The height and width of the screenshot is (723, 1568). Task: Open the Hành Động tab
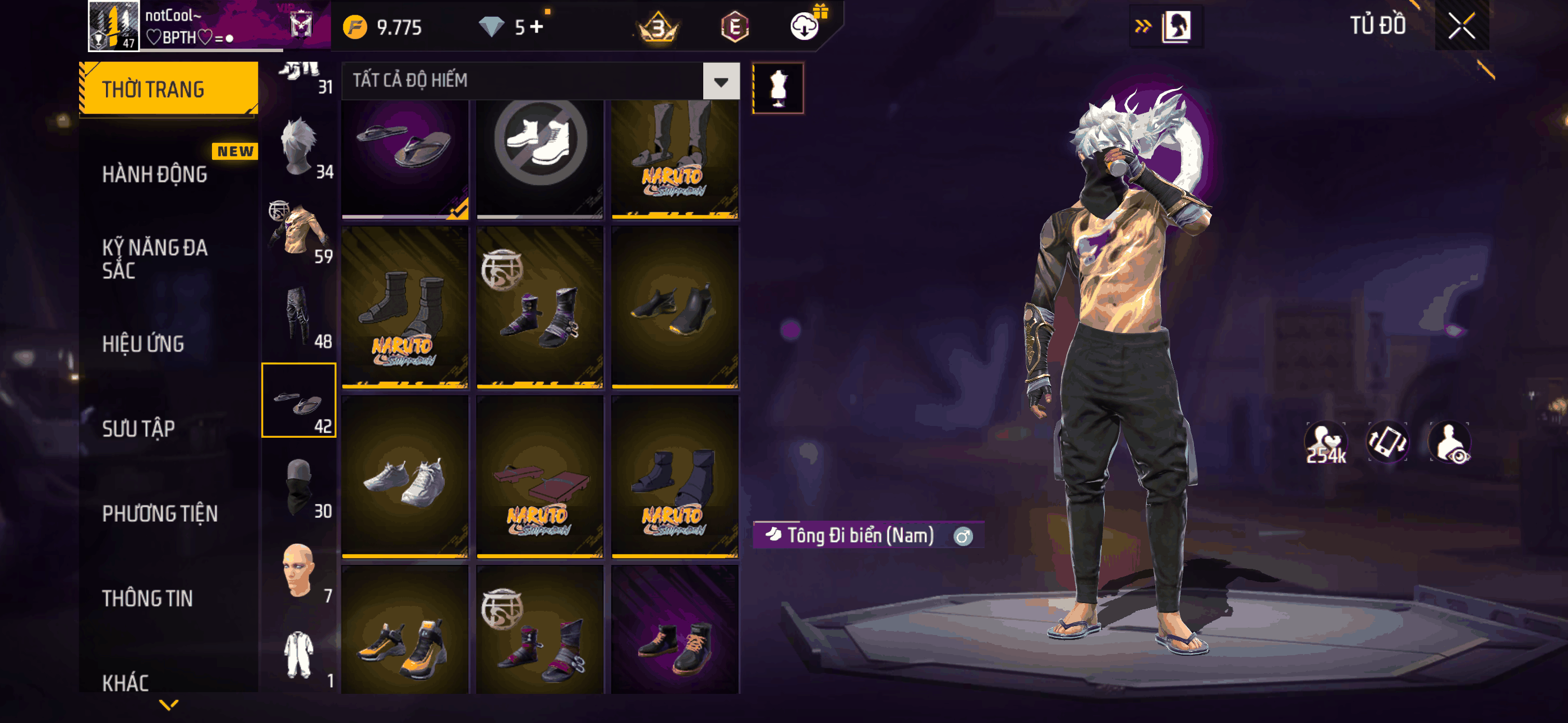coord(155,175)
